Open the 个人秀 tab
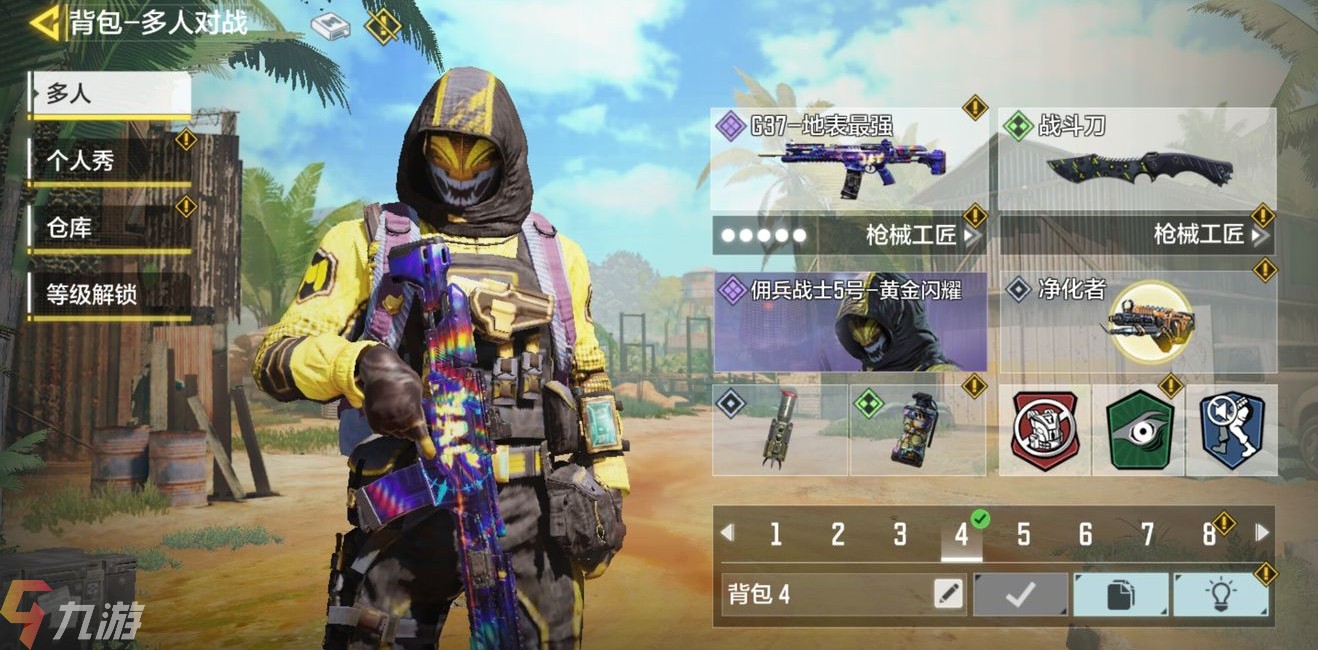The width and height of the screenshot is (1318, 650). (x=109, y=161)
